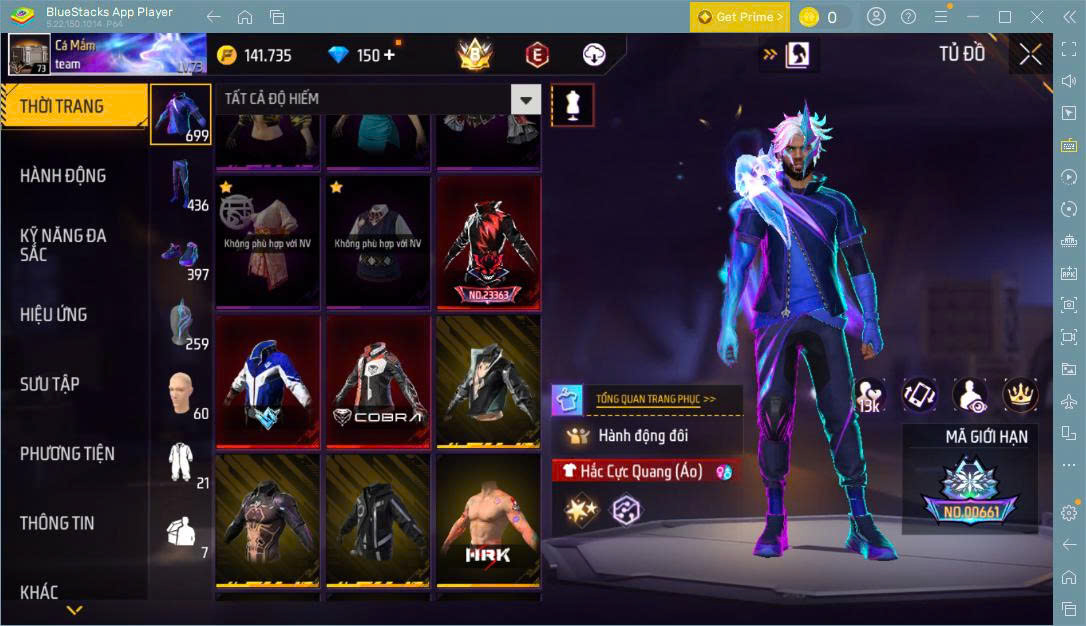Screen dimensions: 1086x626
Task: Add diamonds using the plus button
Action: click(389, 55)
